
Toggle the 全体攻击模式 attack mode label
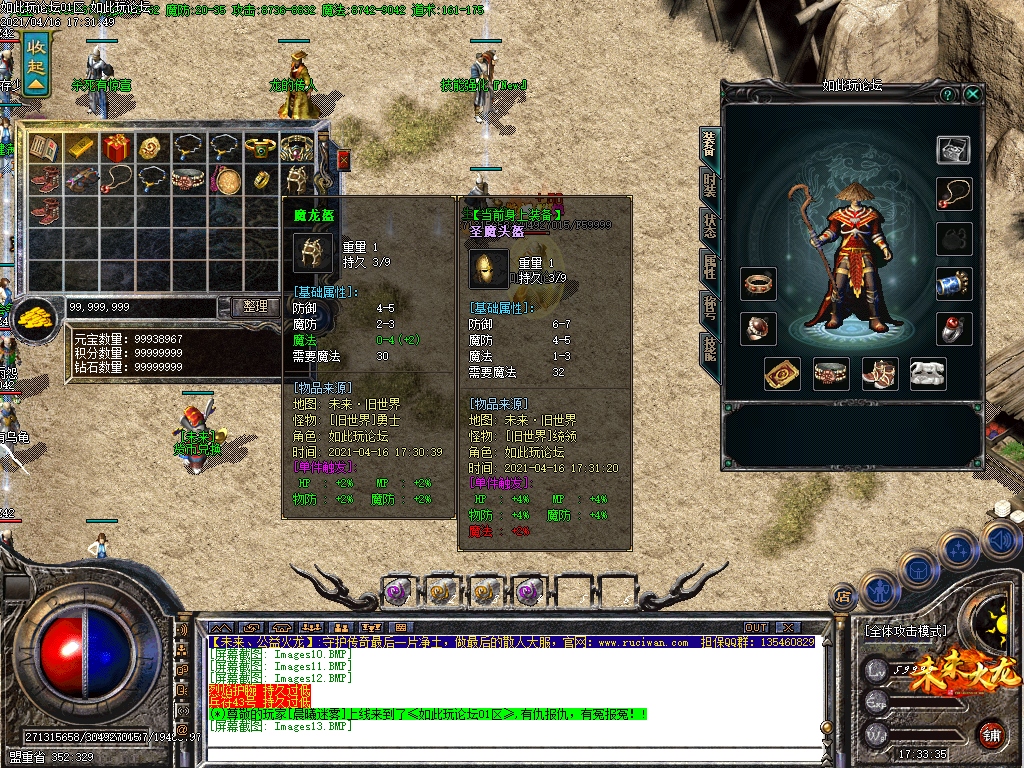pos(904,631)
